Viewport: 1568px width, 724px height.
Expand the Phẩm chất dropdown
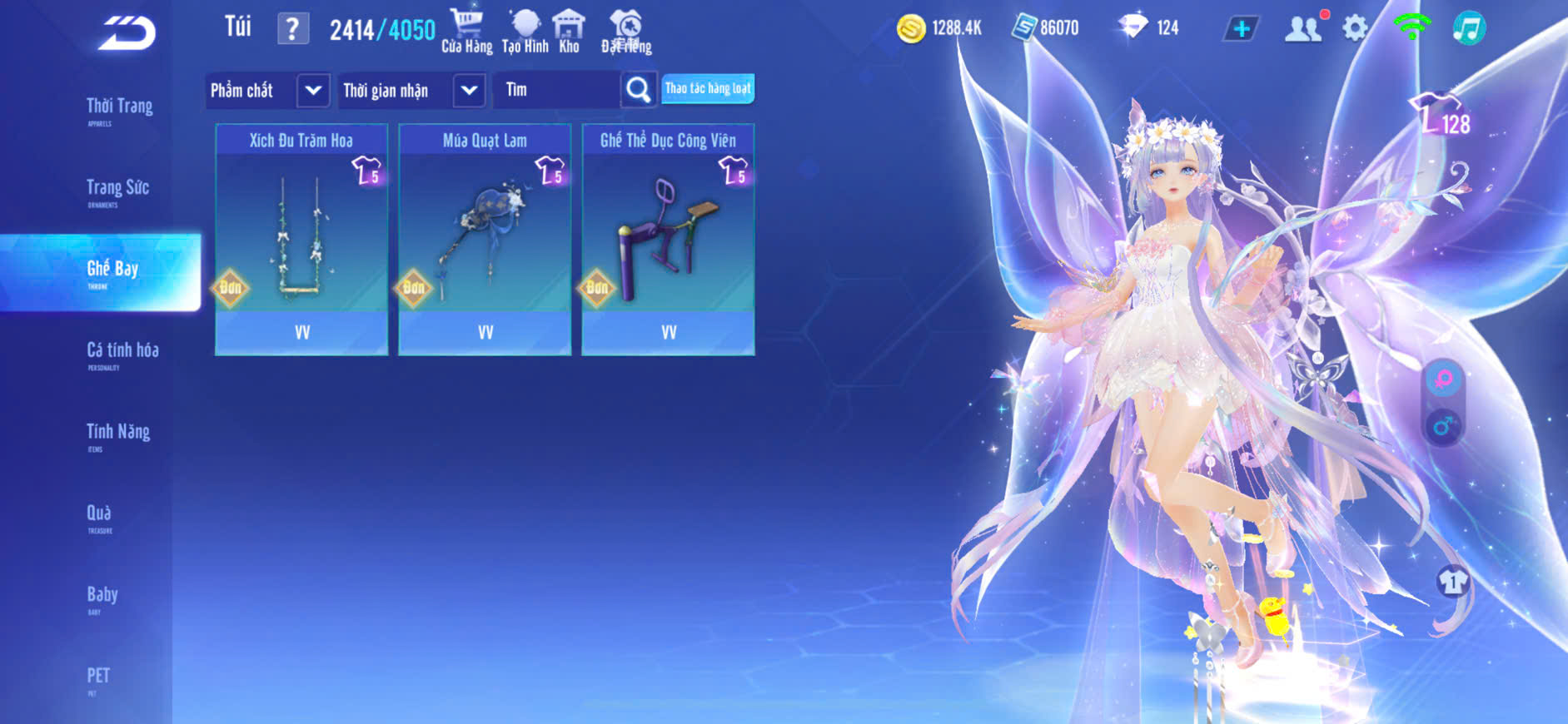(312, 90)
